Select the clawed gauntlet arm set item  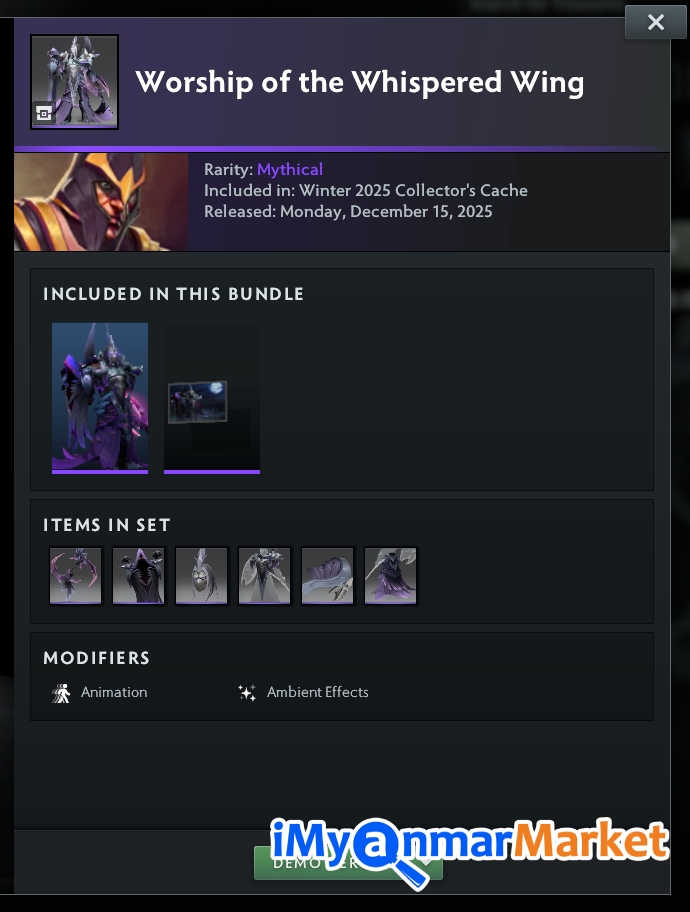pyautogui.click(x=328, y=576)
